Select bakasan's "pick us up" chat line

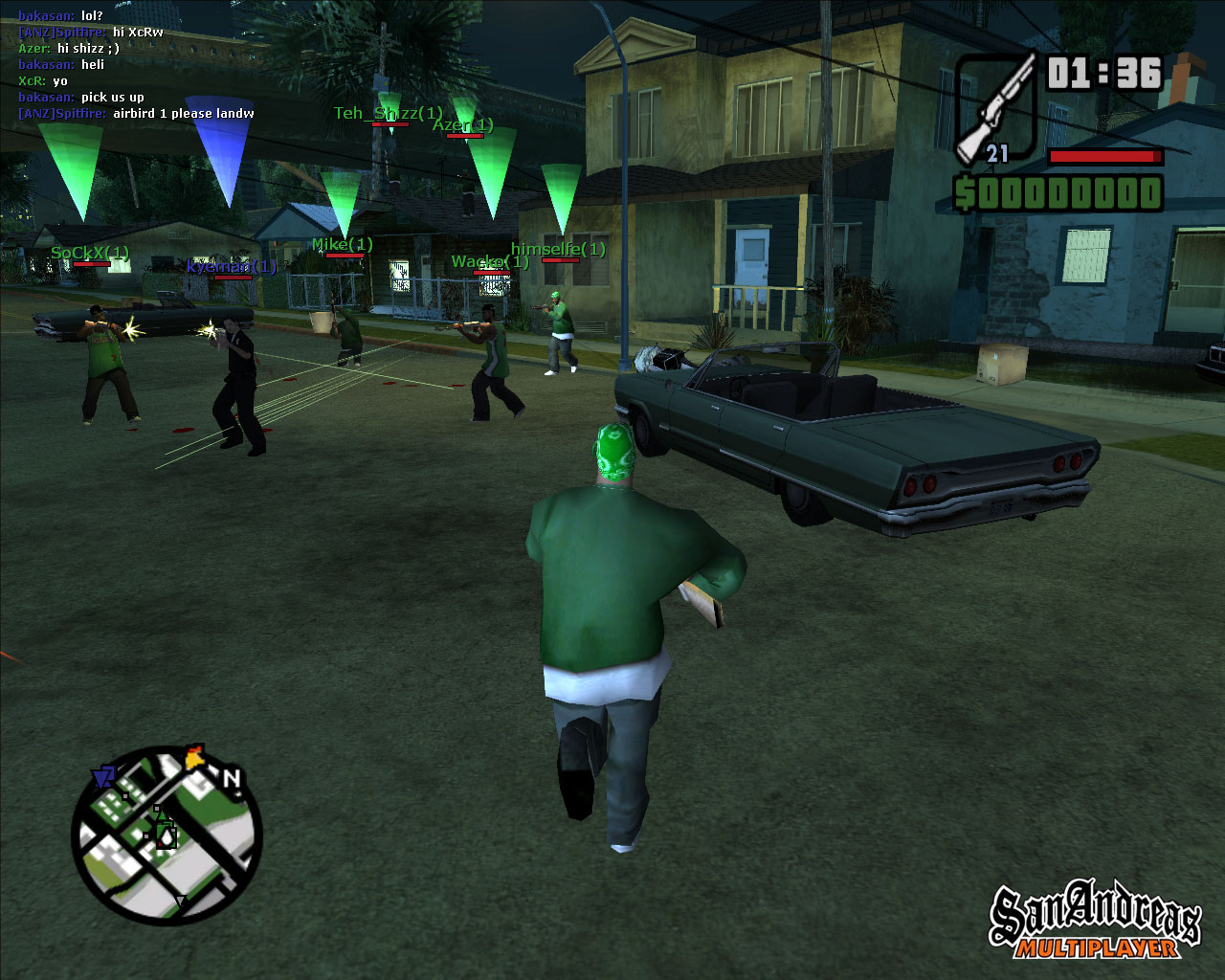click(x=81, y=98)
